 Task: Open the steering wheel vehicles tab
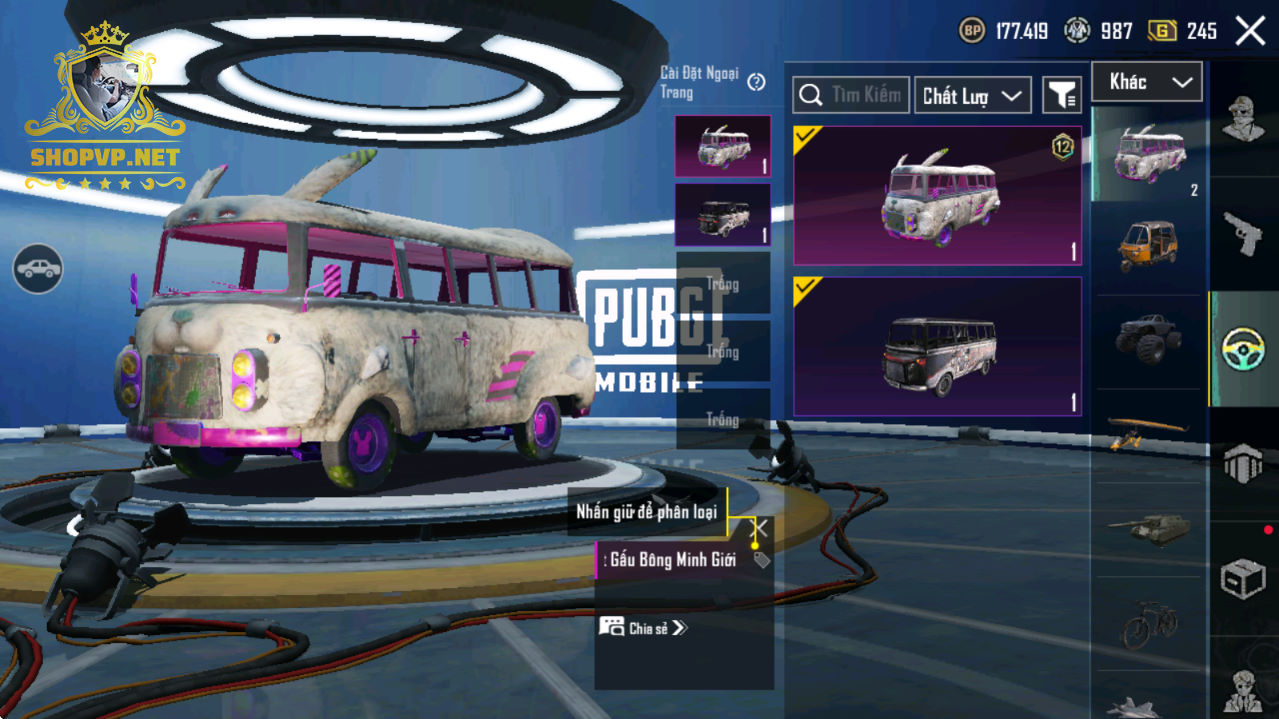click(1243, 348)
